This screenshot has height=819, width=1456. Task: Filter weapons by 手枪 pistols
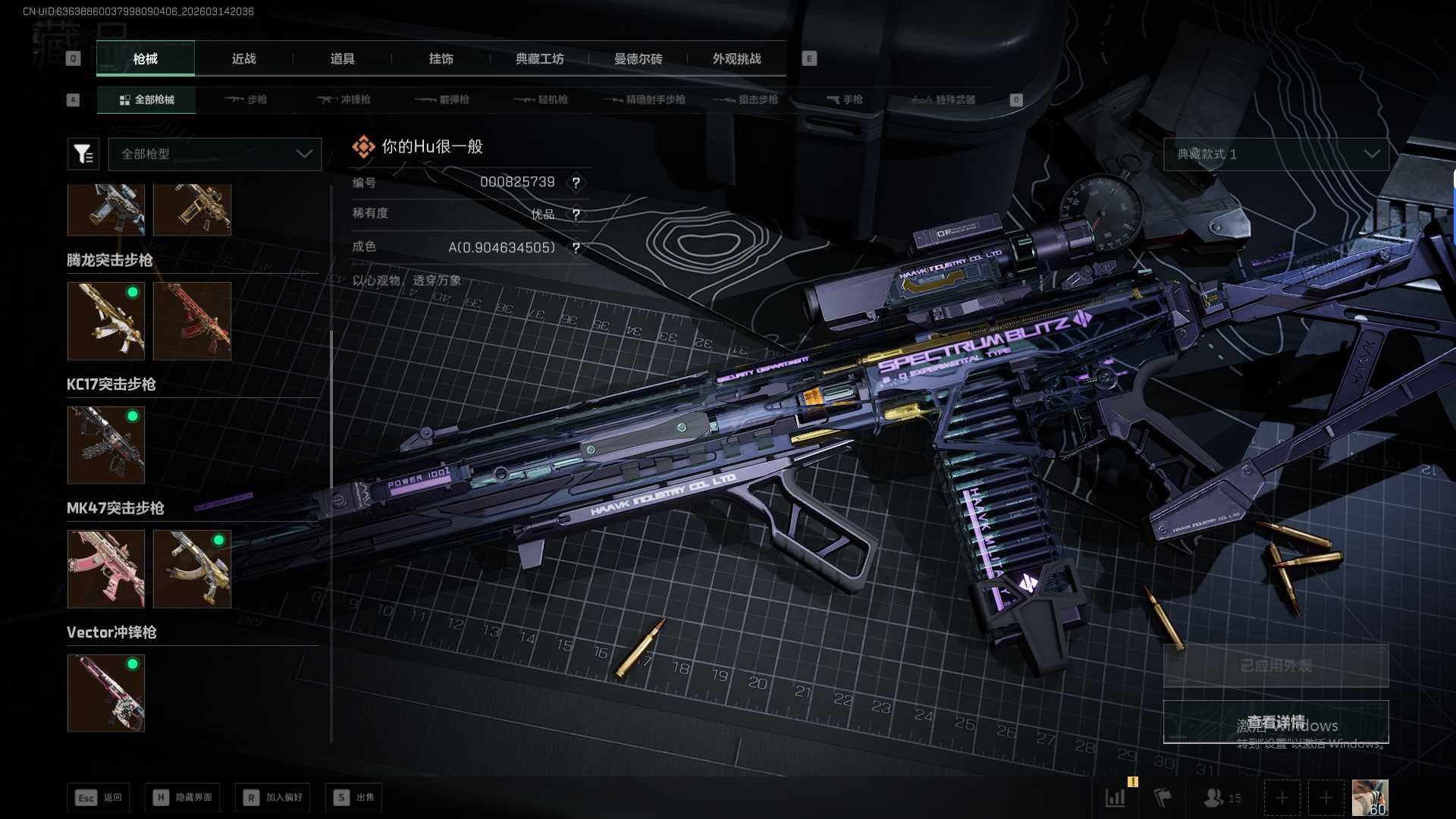(x=845, y=99)
